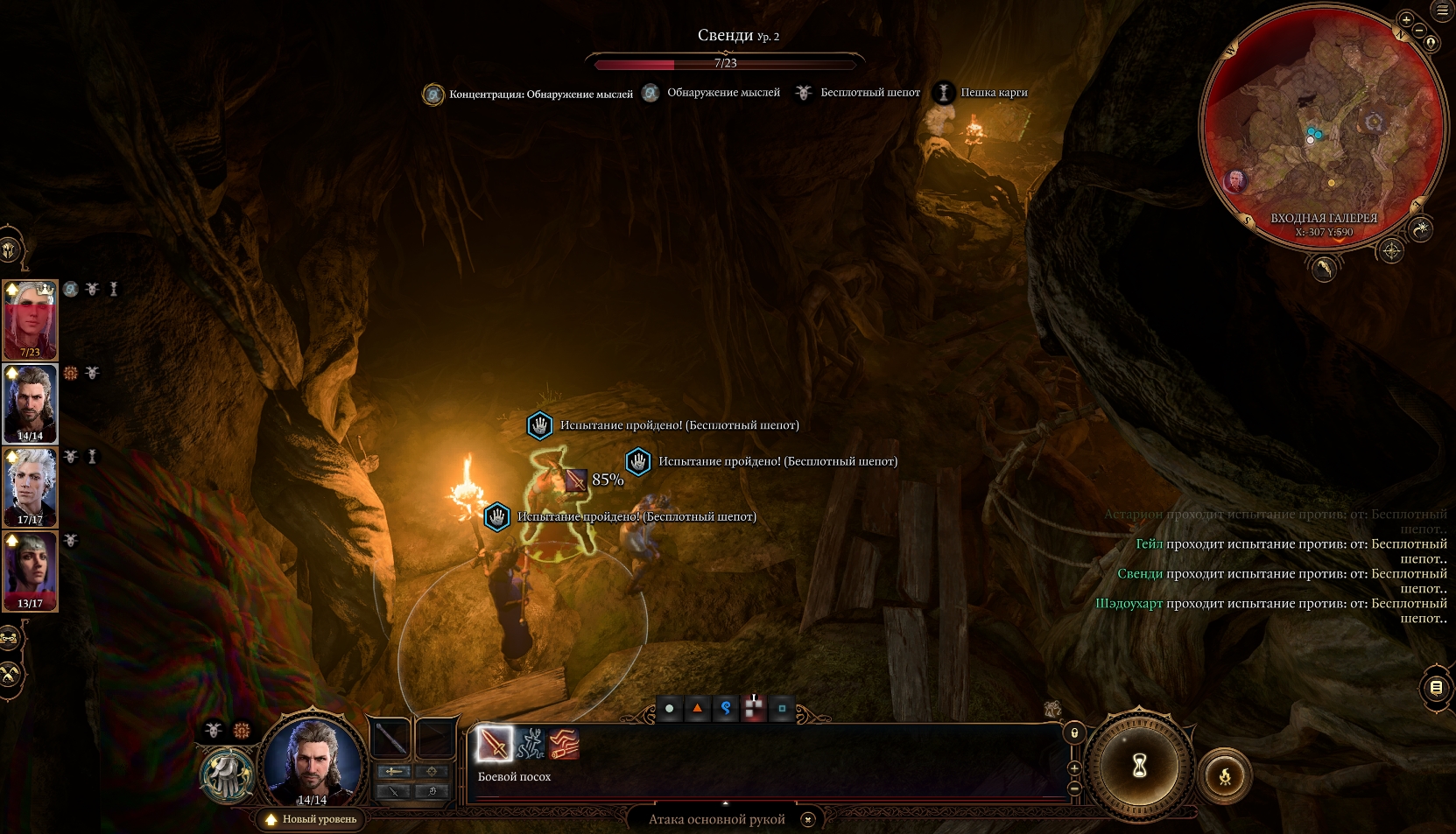Select Shadowheart's portrait showing 13/17 health

tap(31, 570)
